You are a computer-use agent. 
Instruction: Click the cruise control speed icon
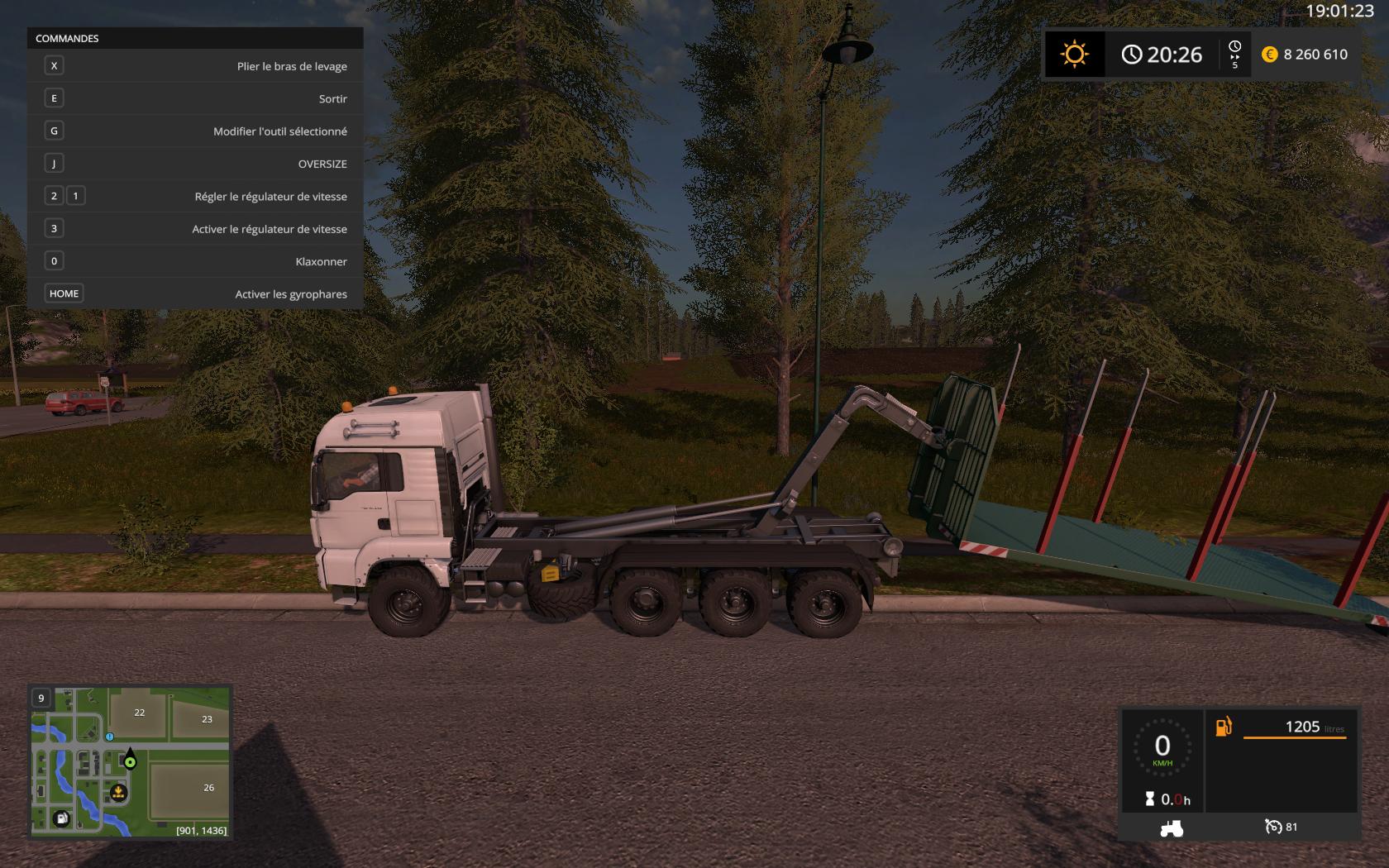click(x=1272, y=827)
